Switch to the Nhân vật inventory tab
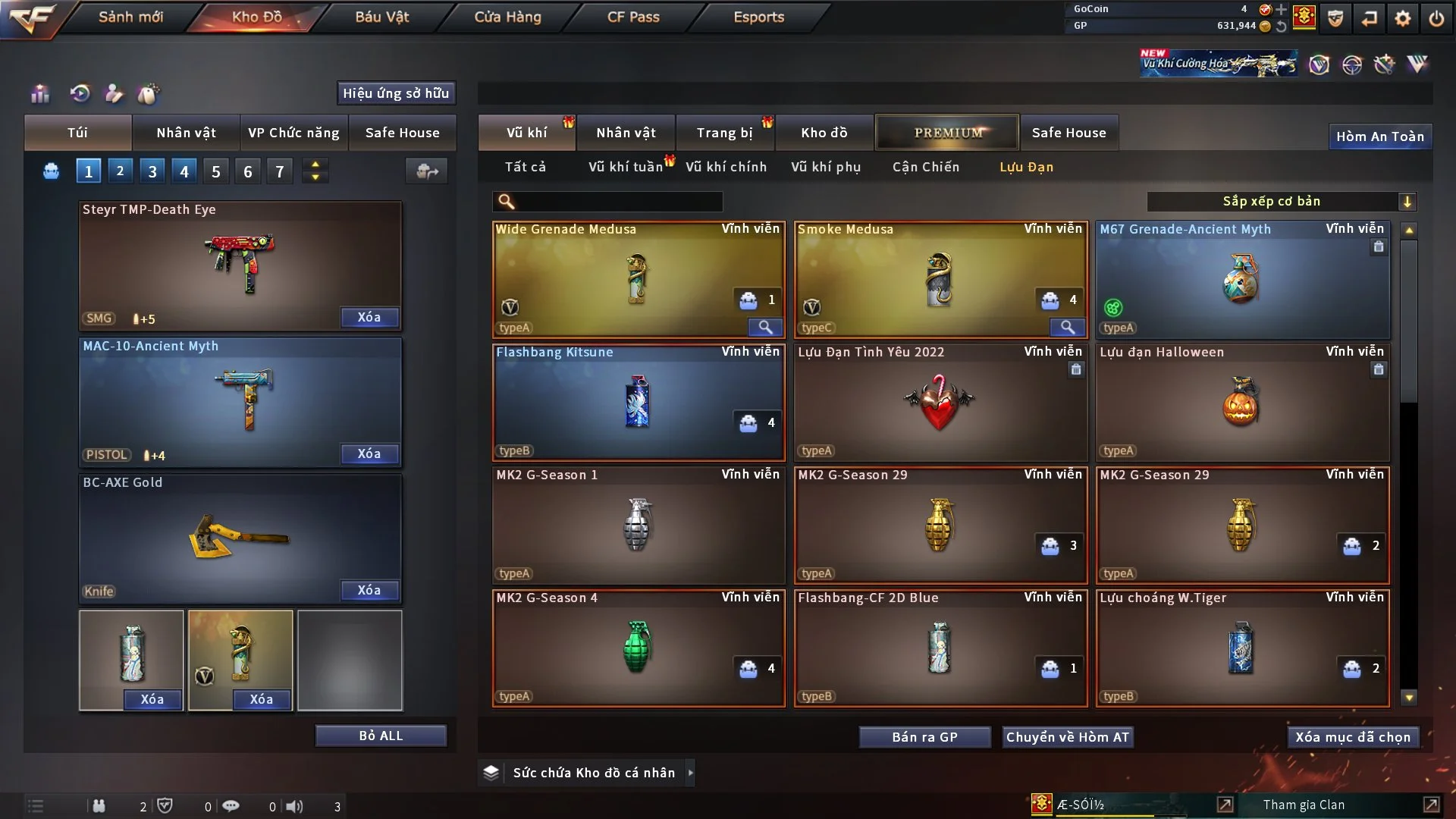This screenshot has height=819, width=1456. point(626,133)
